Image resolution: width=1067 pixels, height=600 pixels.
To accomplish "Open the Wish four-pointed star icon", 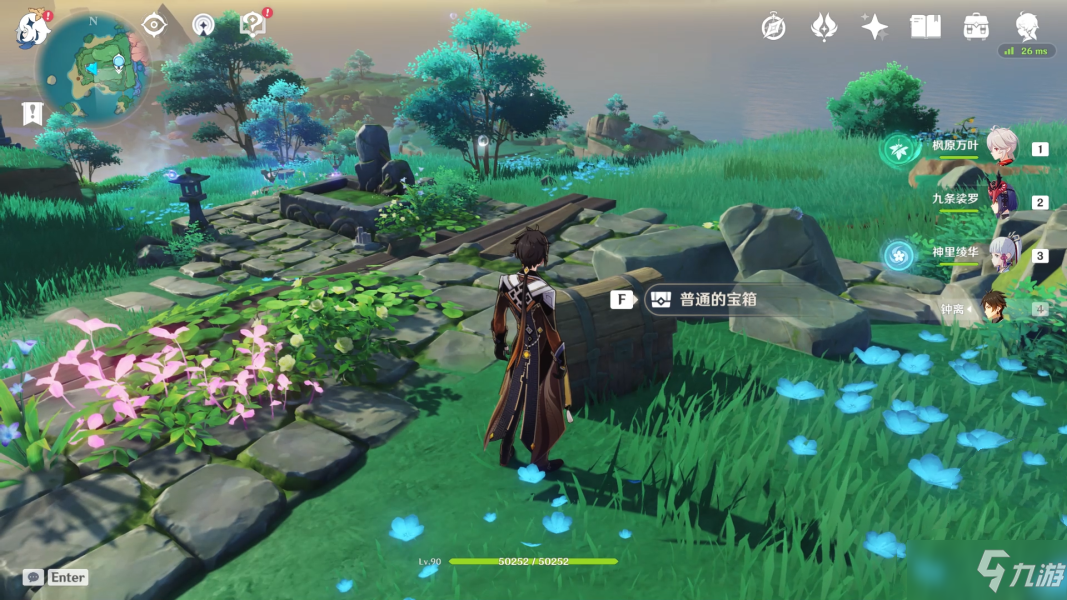I will click(874, 27).
